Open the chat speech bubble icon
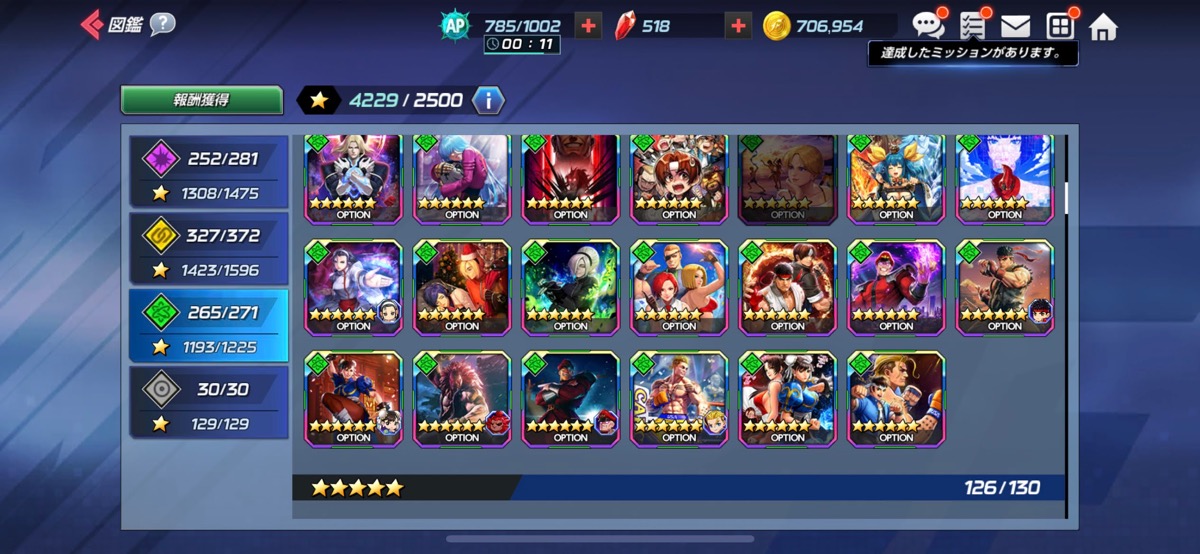Screen dimensions: 1200x554 pos(927,26)
